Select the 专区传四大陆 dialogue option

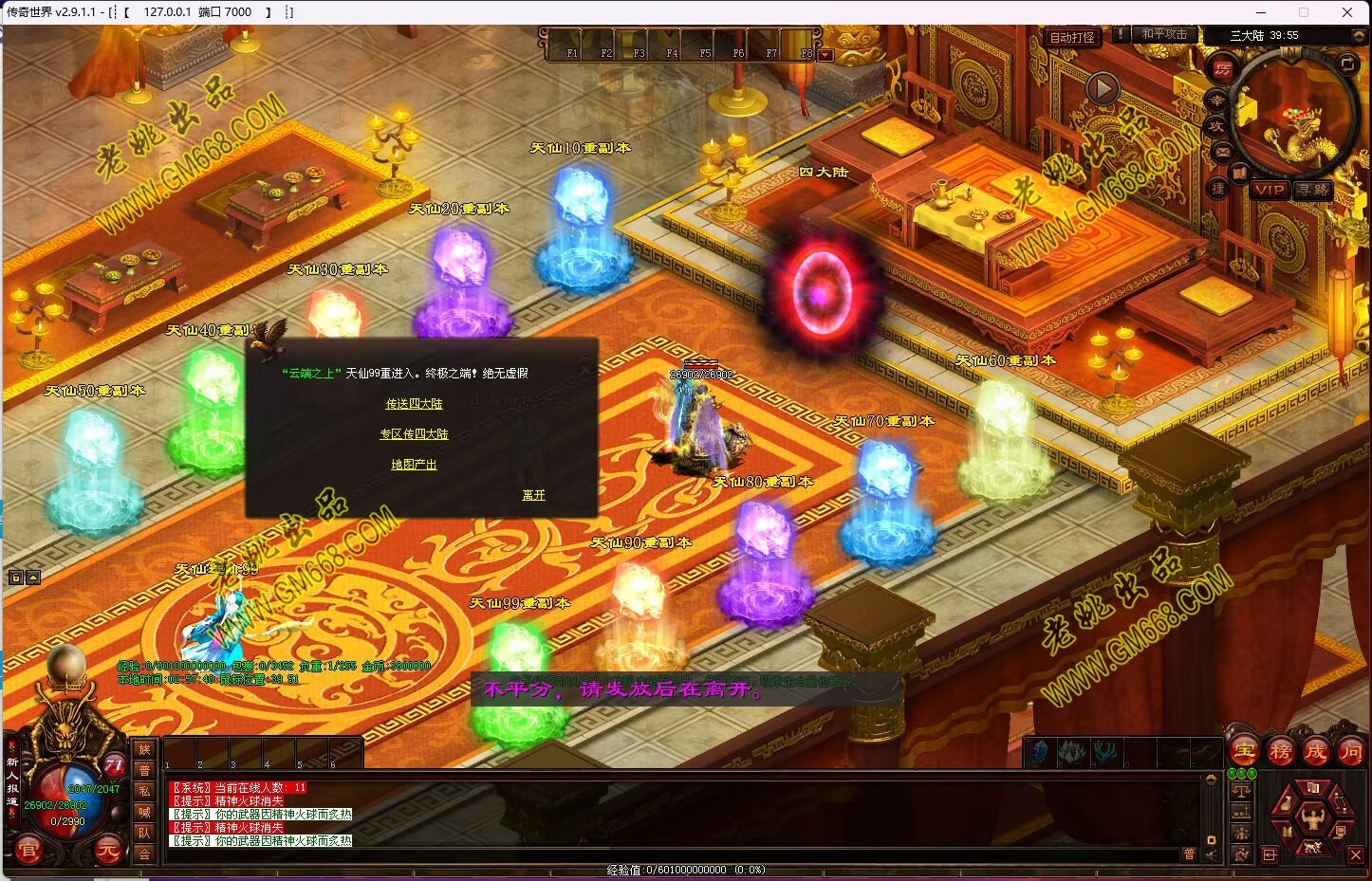point(414,434)
